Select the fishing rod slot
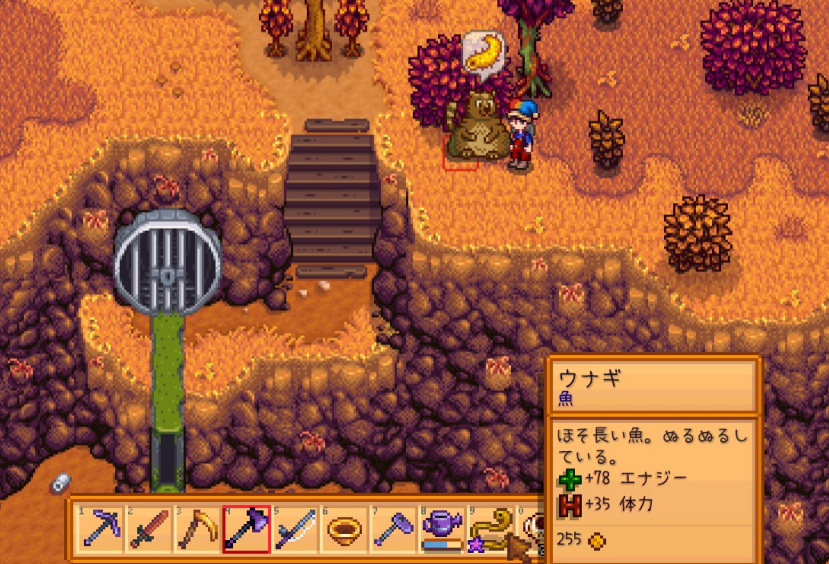 (295, 528)
